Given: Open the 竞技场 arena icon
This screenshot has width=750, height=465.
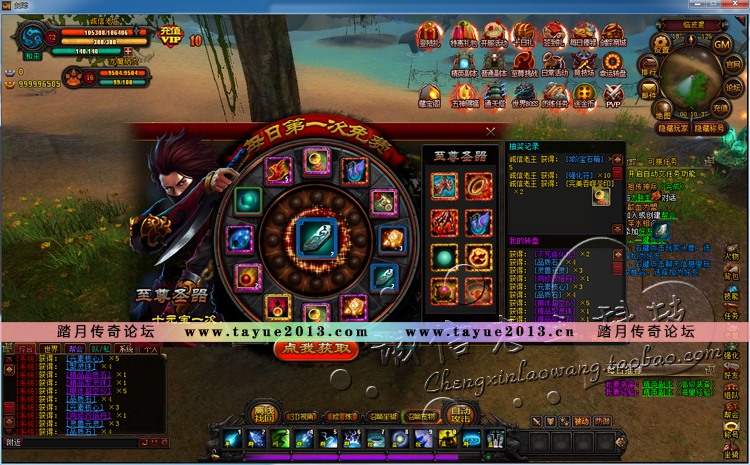Looking at the screenshot, I should pyautogui.click(x=583, y=65).
